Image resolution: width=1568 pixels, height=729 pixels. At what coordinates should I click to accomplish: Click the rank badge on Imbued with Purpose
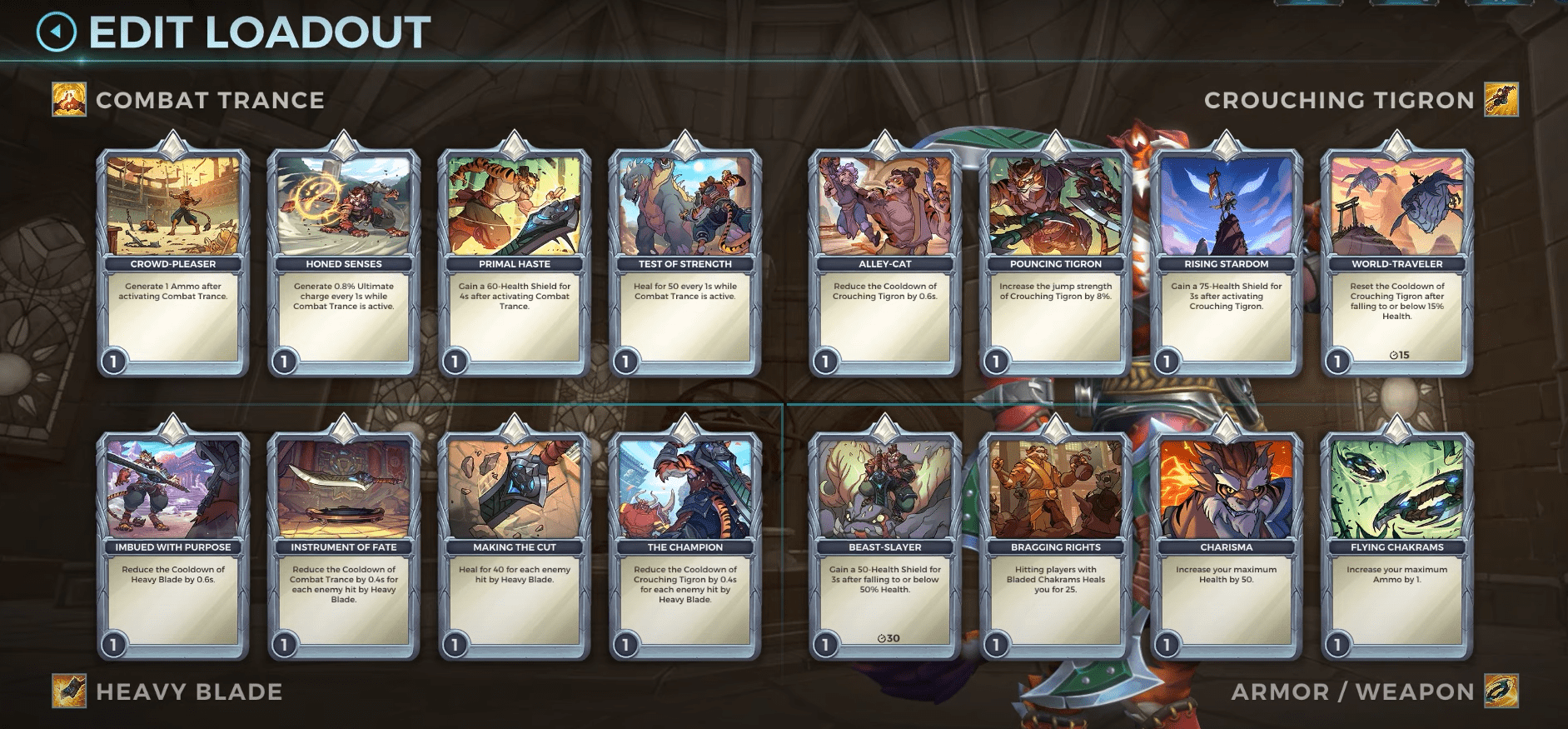[x=112, y=643]
